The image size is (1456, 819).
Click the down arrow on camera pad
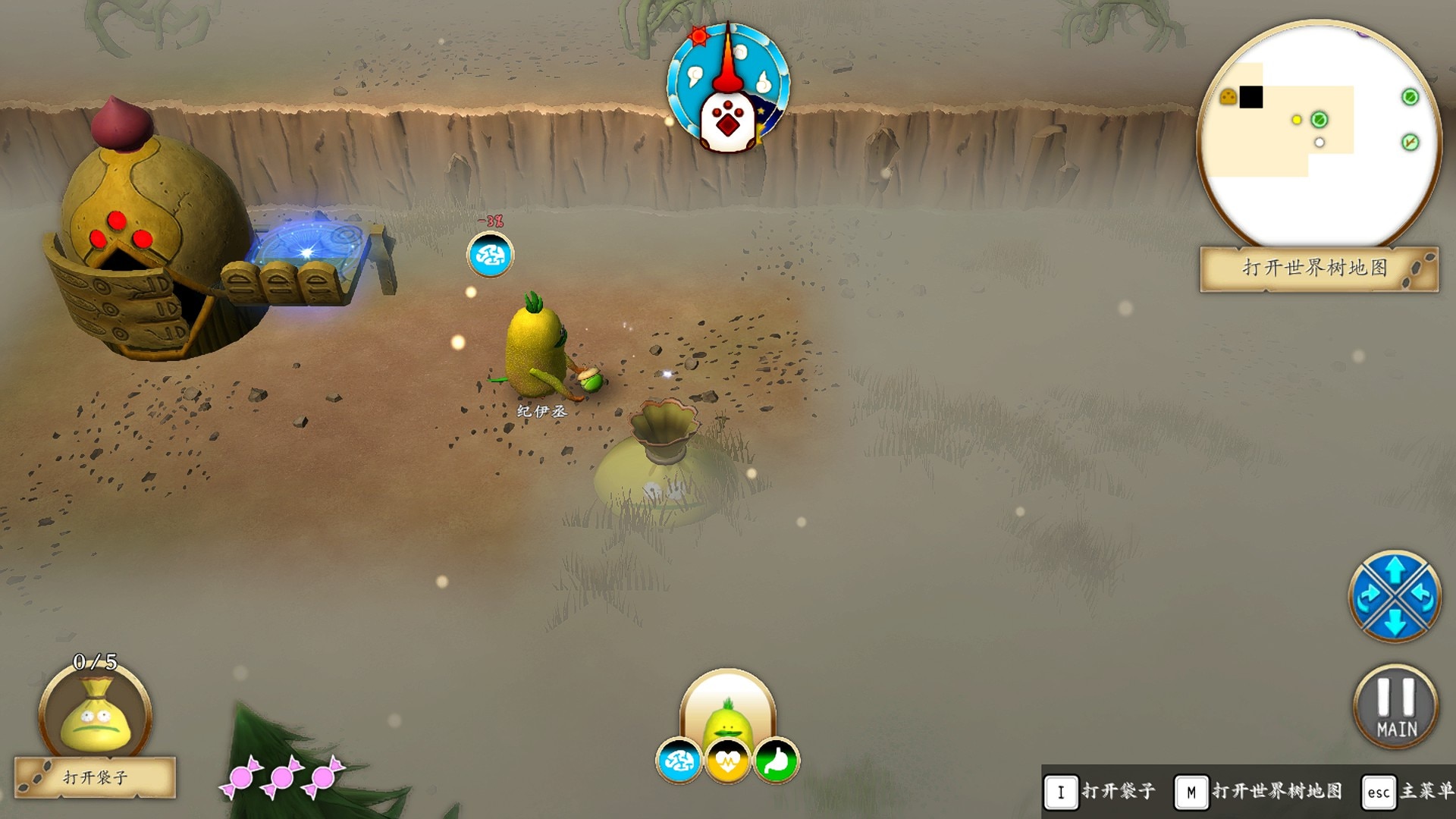coord(1395,623)
